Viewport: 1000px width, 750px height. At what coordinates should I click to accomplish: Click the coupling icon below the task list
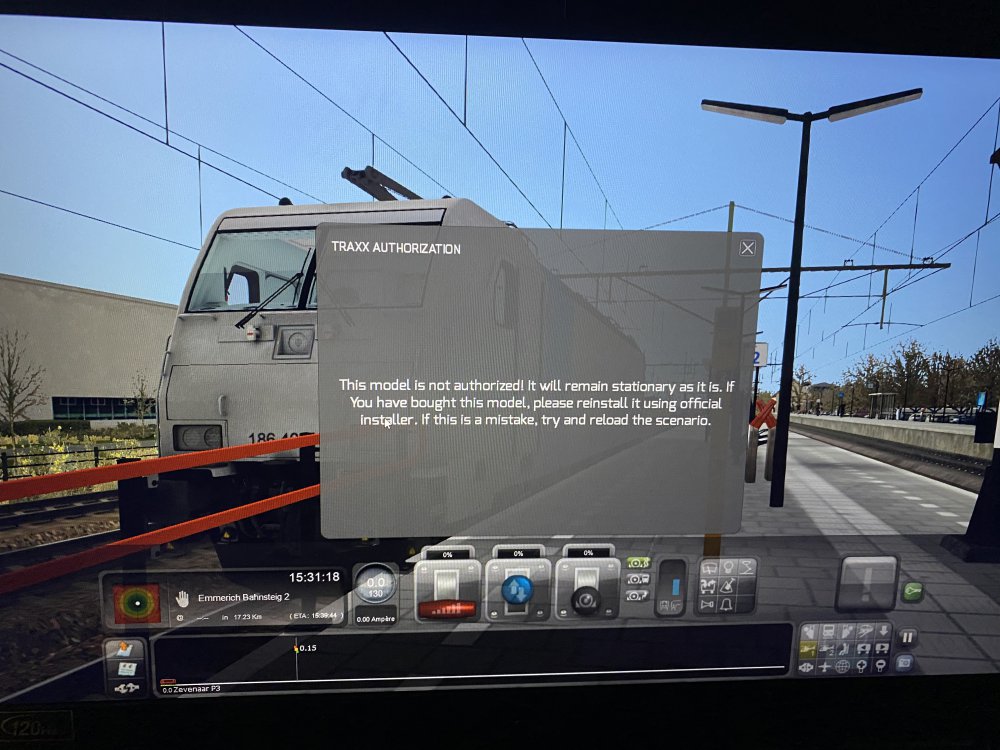click(127, 688)
